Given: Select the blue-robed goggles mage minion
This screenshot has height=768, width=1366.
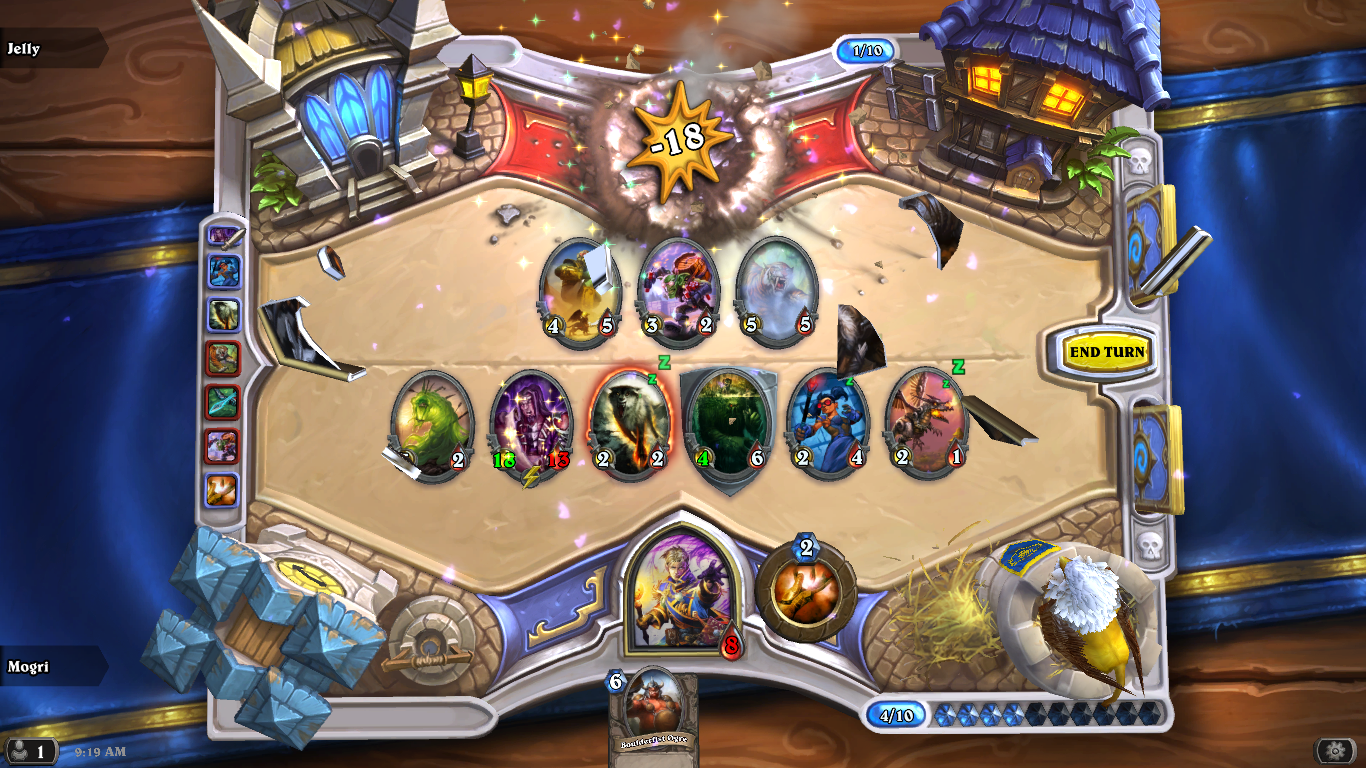Looking at the screenshot, I should click(827, 424).
